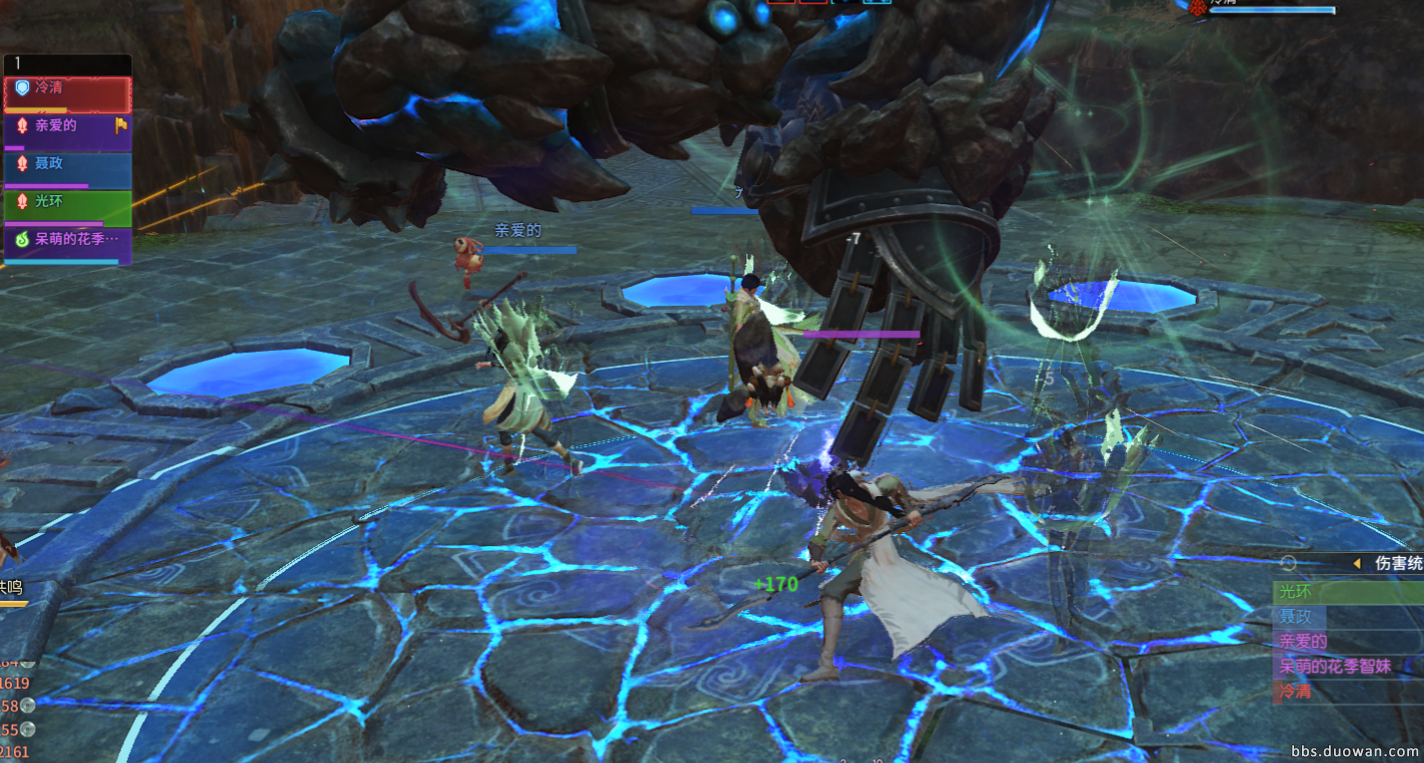Select 冷清 in the party frame
Viewport: 1424px width, 763px height.
[68, 93]
